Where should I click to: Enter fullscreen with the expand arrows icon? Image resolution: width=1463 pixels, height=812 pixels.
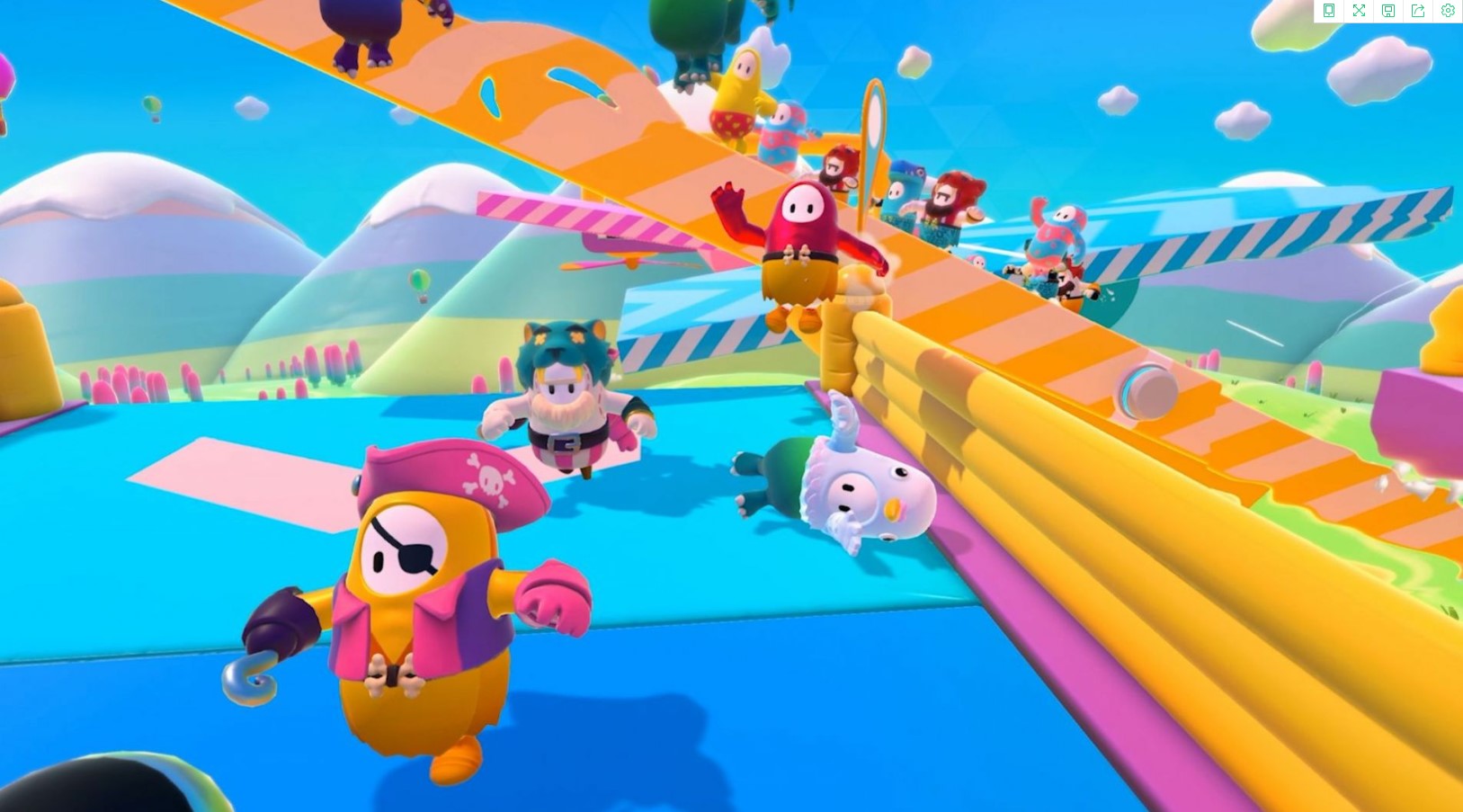click(1359, 11)
